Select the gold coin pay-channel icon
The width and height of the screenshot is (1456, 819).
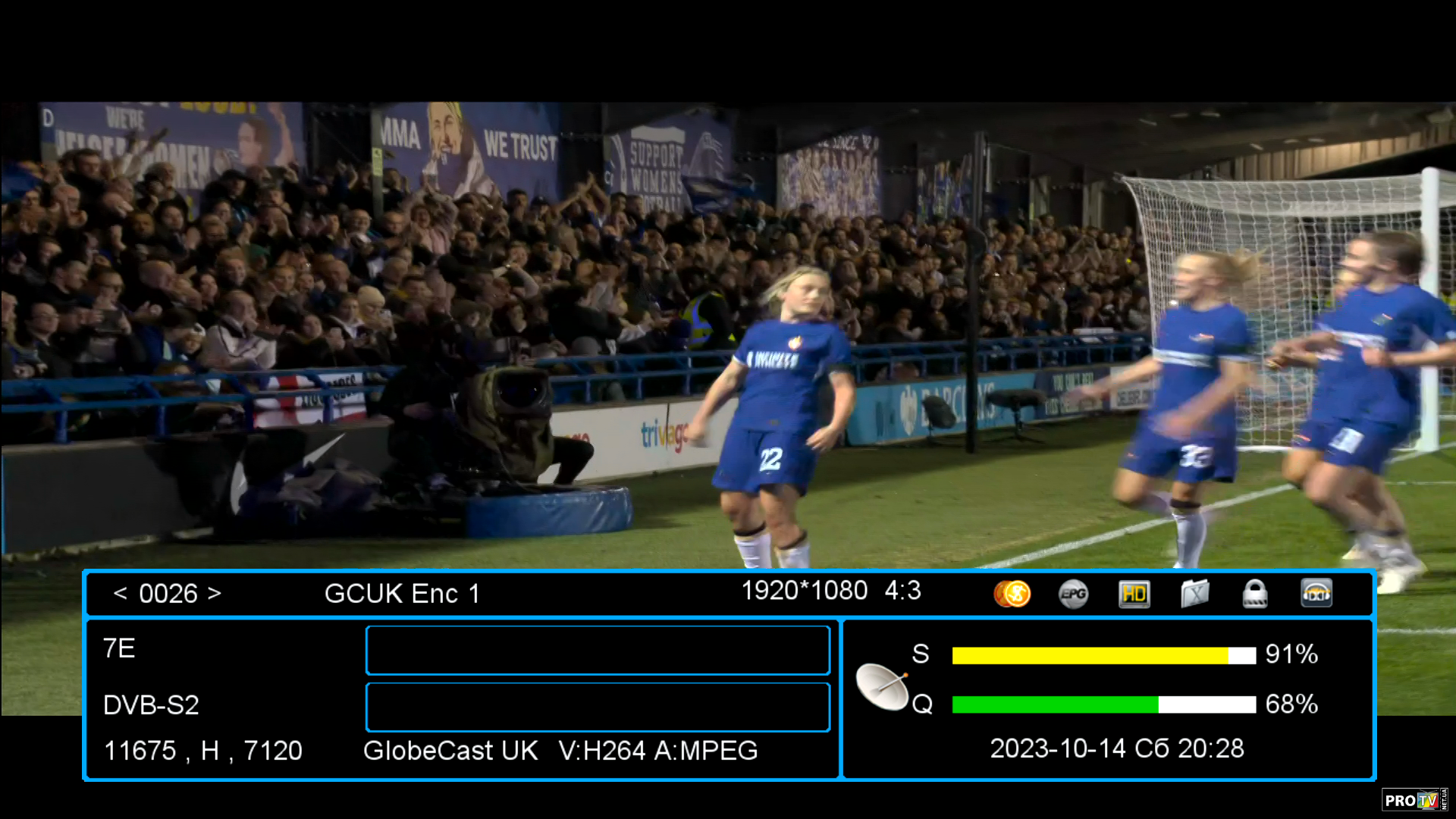pyautogui.click(x=1012, y=594)
